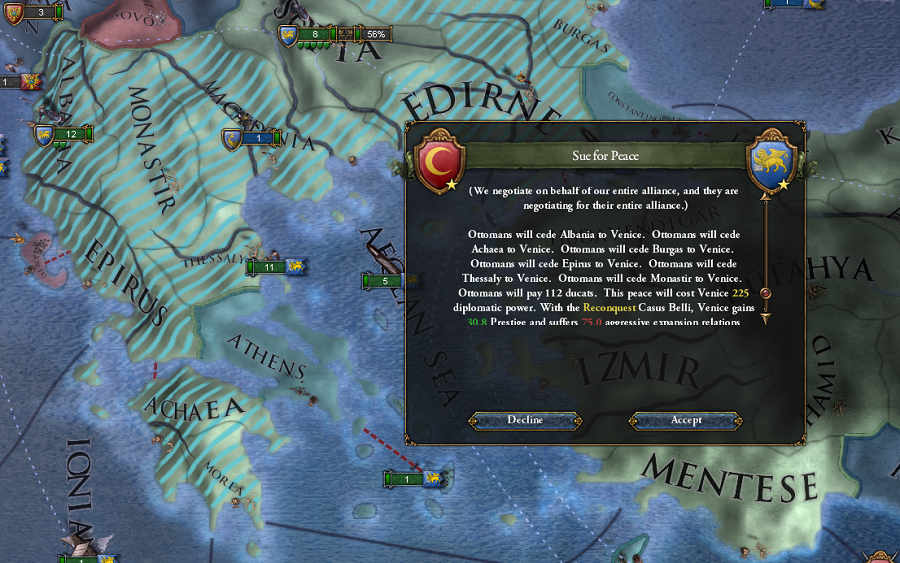Decline the peace proposal

click(x=524, y=420)
